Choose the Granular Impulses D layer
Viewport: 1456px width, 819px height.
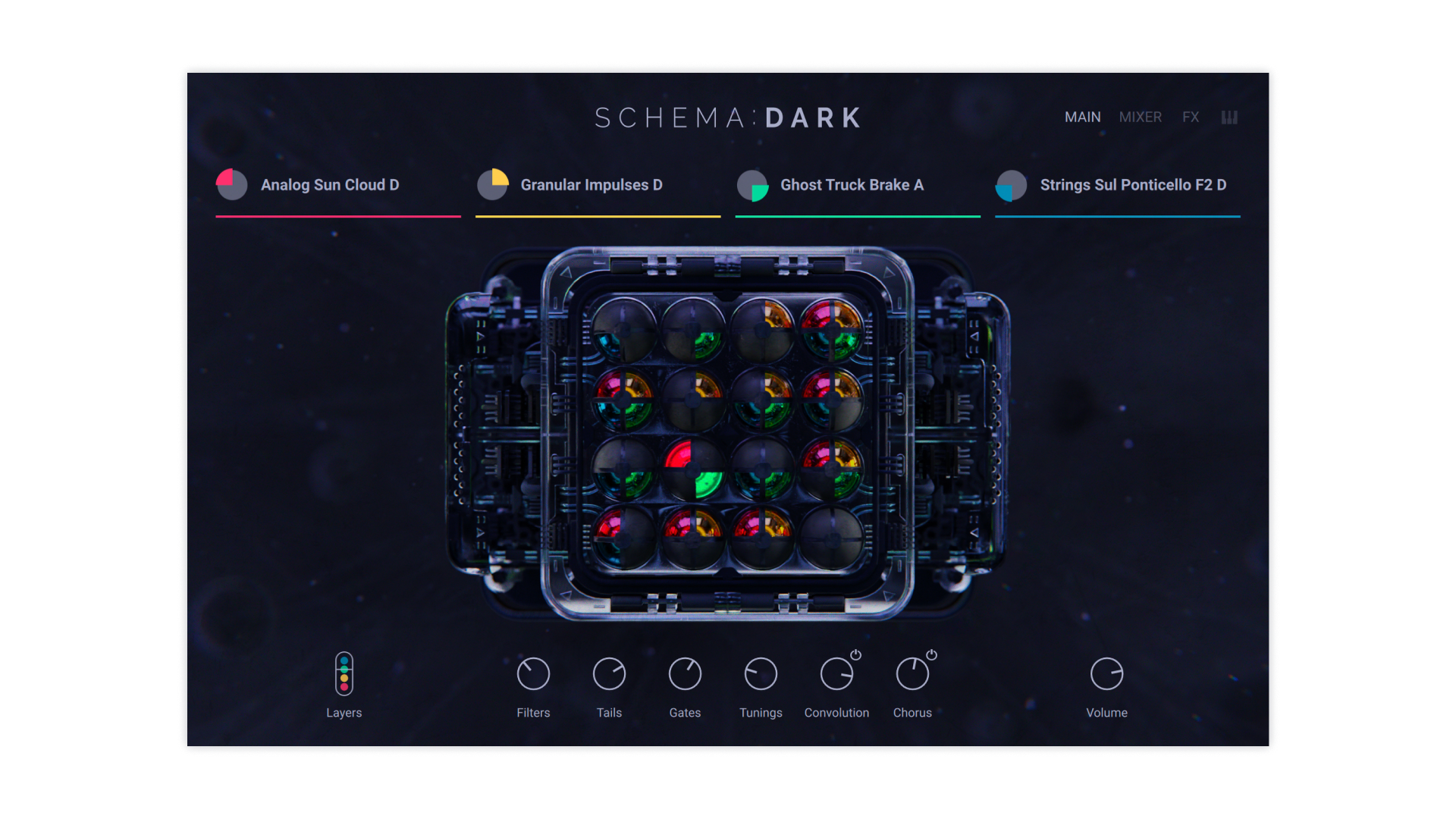[x=591, y=185]
